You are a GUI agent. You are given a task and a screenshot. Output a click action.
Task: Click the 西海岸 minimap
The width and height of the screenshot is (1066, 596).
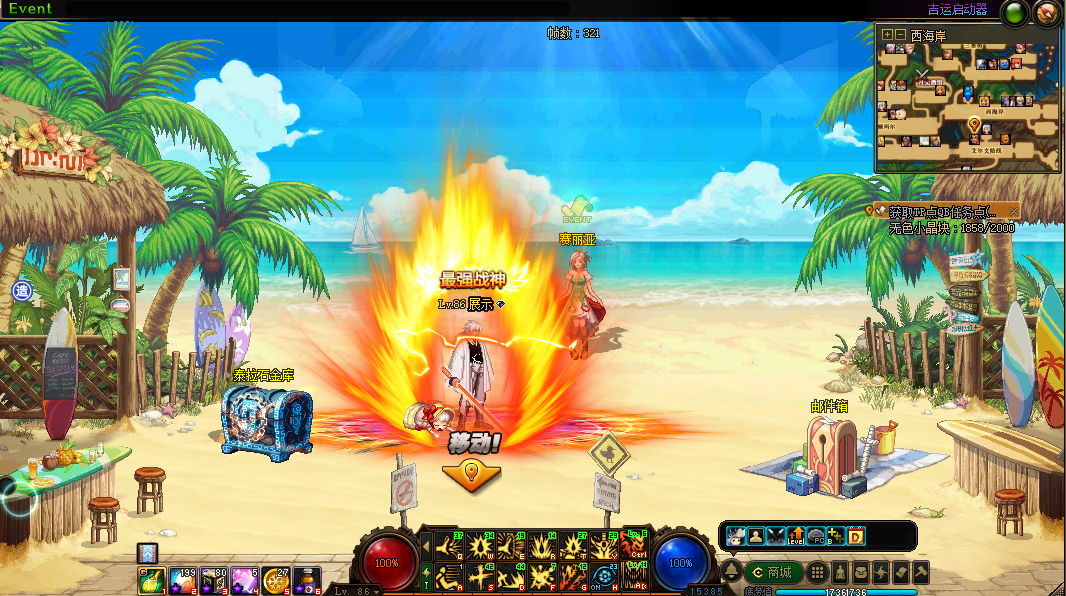(966, 107)
